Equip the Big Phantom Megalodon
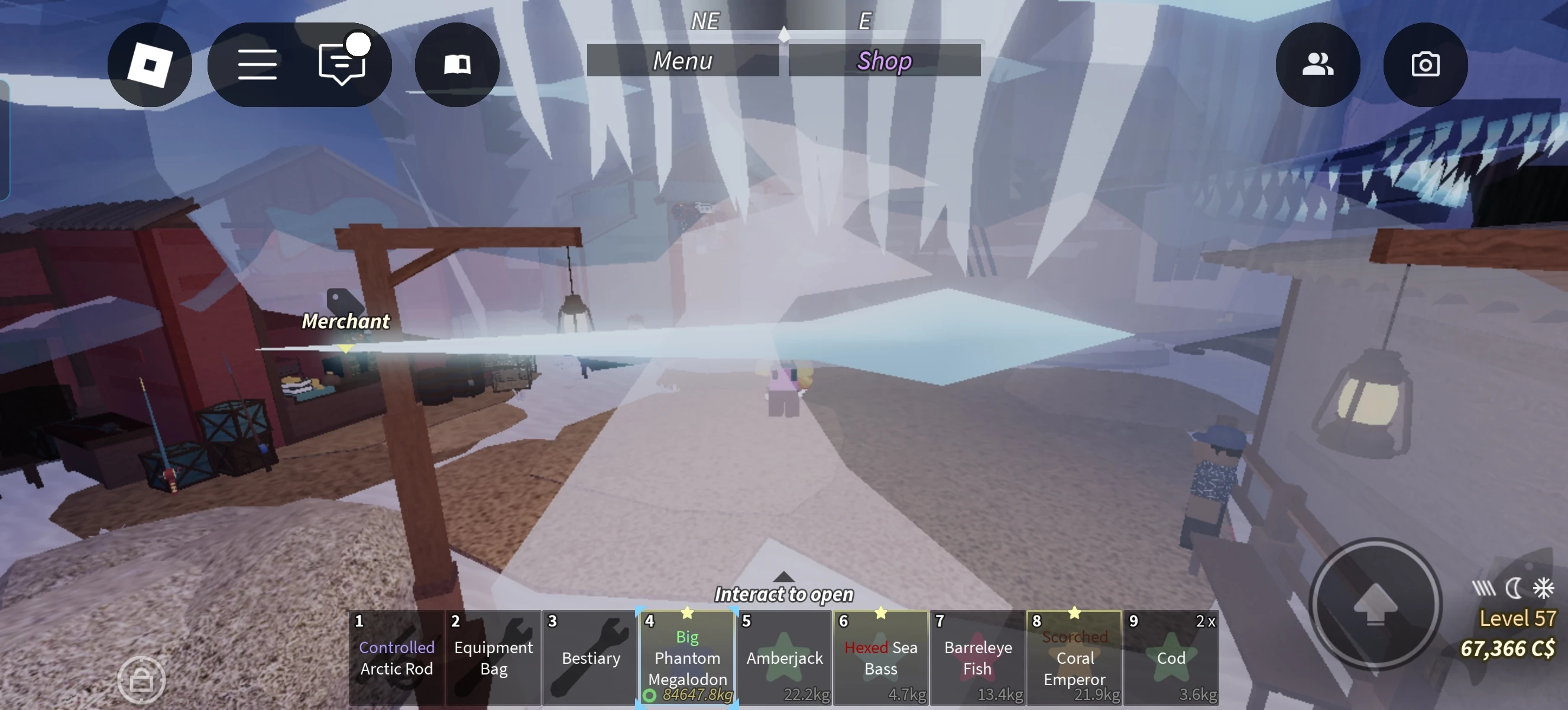1568x710 pixels. tap(686, 657)
